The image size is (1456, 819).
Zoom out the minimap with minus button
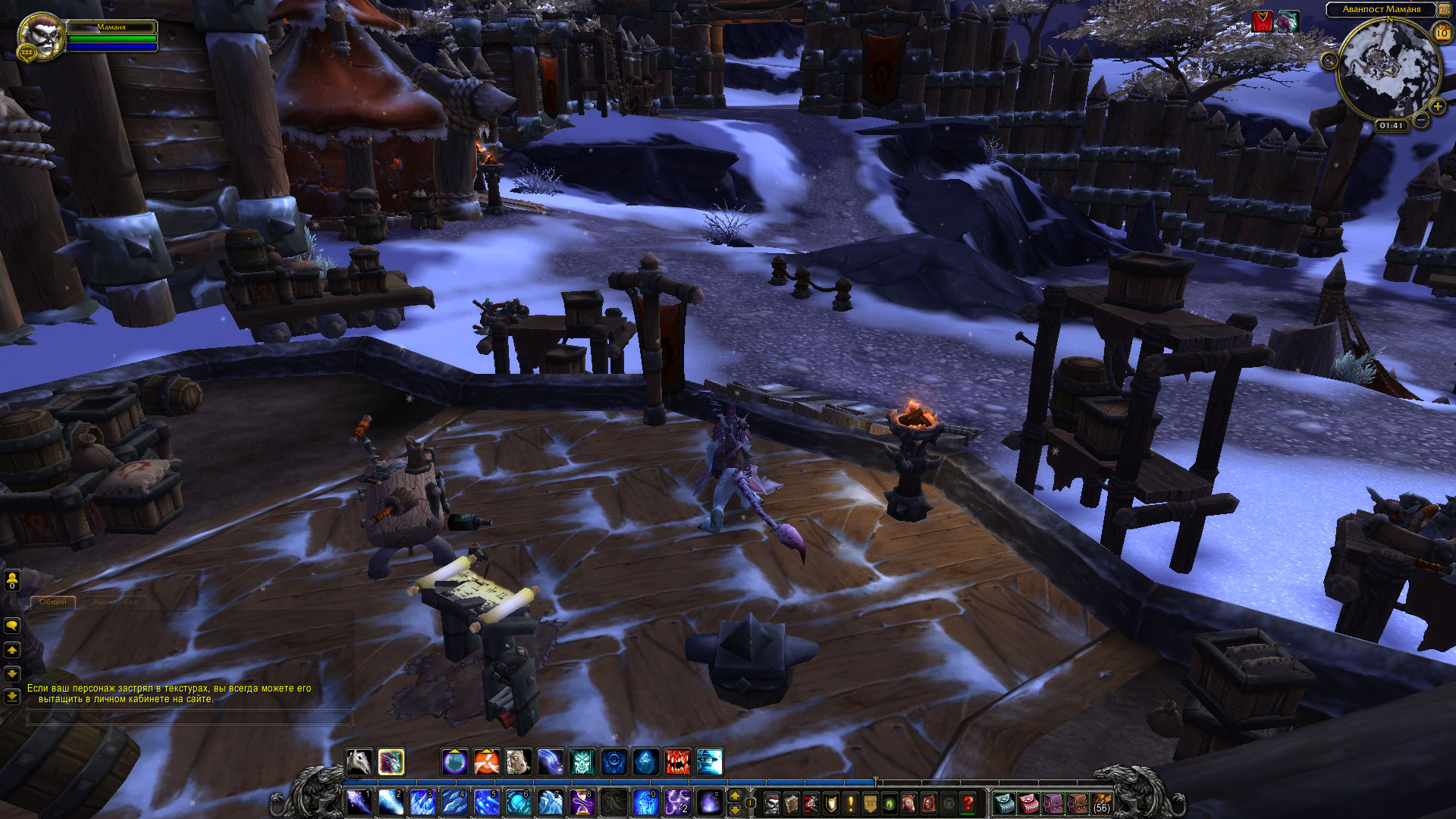tap(1421, 120)
